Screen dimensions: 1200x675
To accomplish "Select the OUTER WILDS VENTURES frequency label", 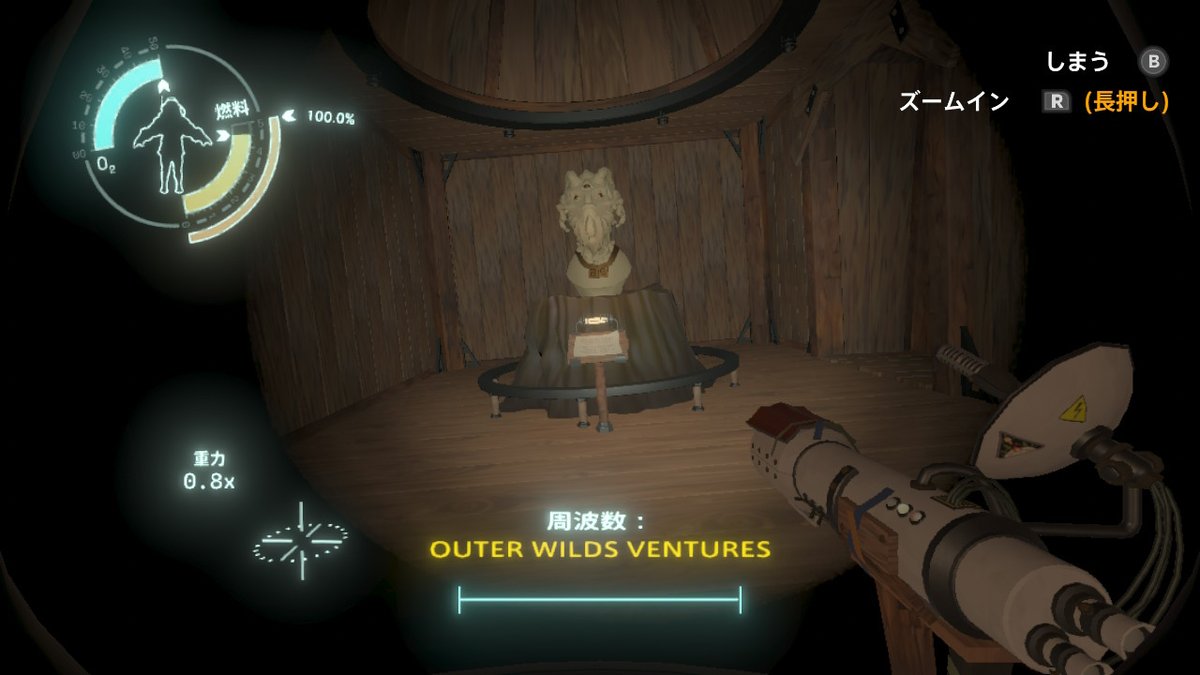I will point(599,549).
